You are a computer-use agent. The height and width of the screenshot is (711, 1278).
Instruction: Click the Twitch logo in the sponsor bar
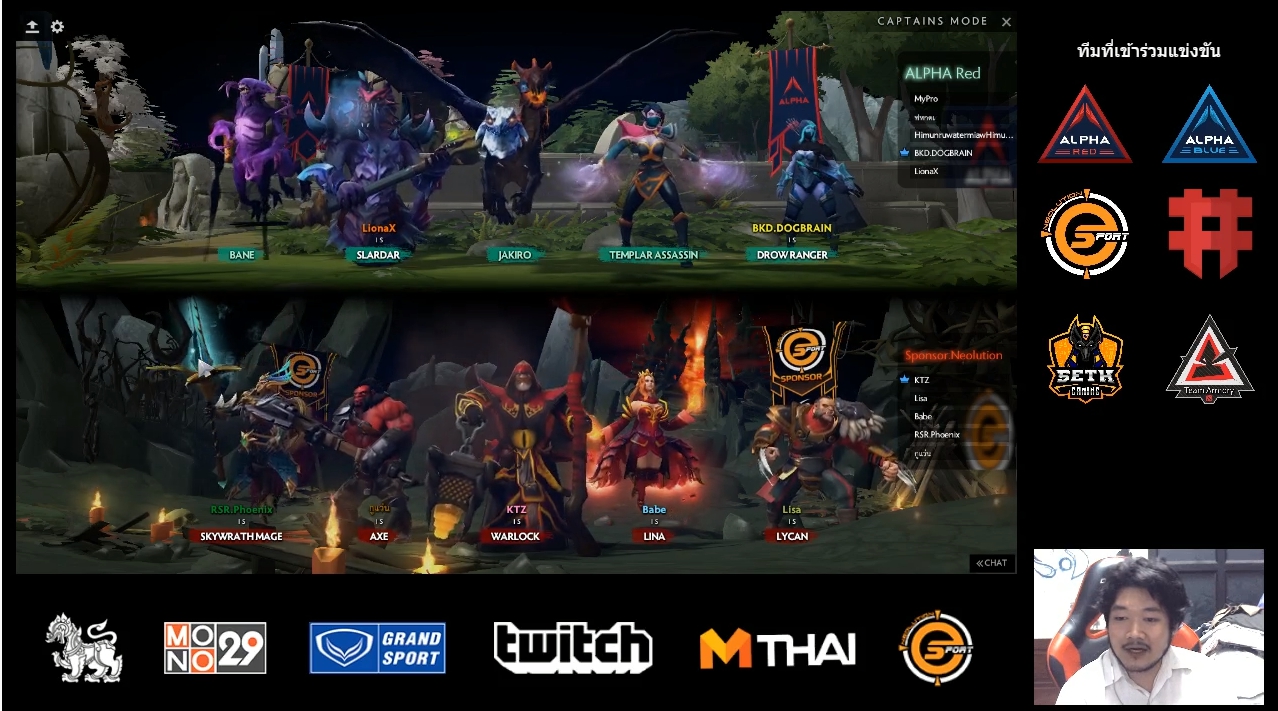tap(572, 647)
